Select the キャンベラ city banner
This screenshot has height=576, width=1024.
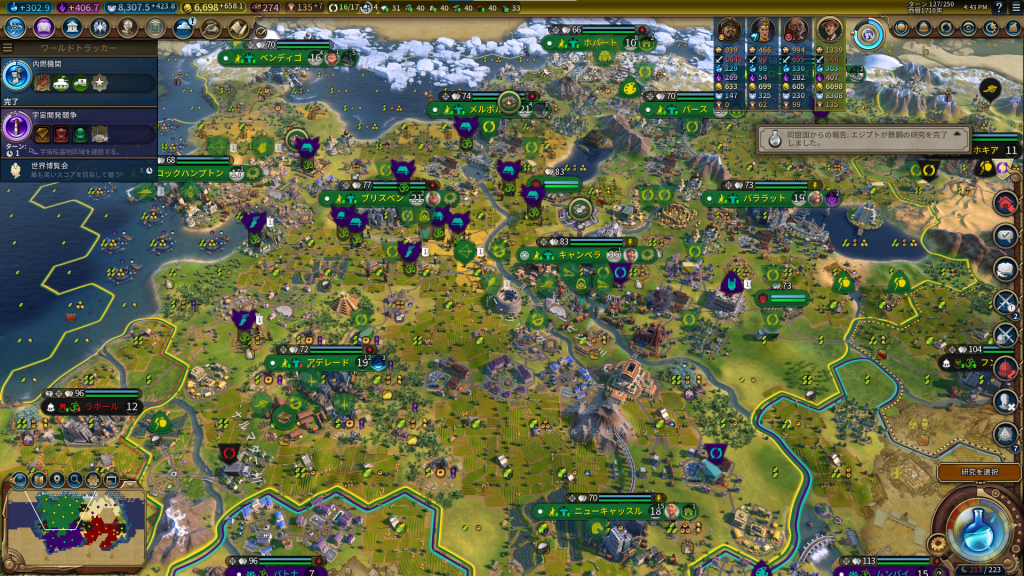[580, 255]
